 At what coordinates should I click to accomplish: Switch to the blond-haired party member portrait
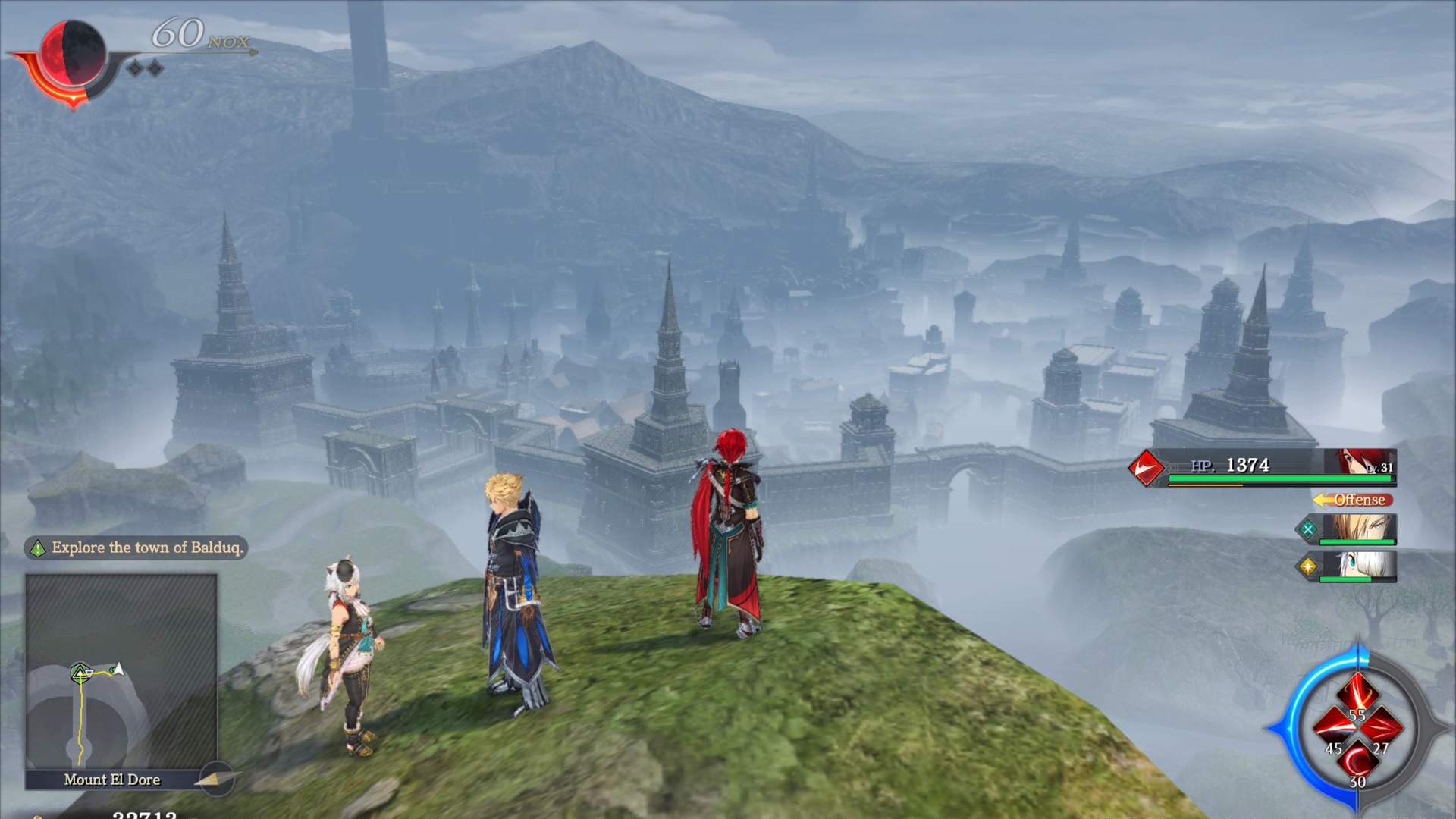pos(1357,529)
